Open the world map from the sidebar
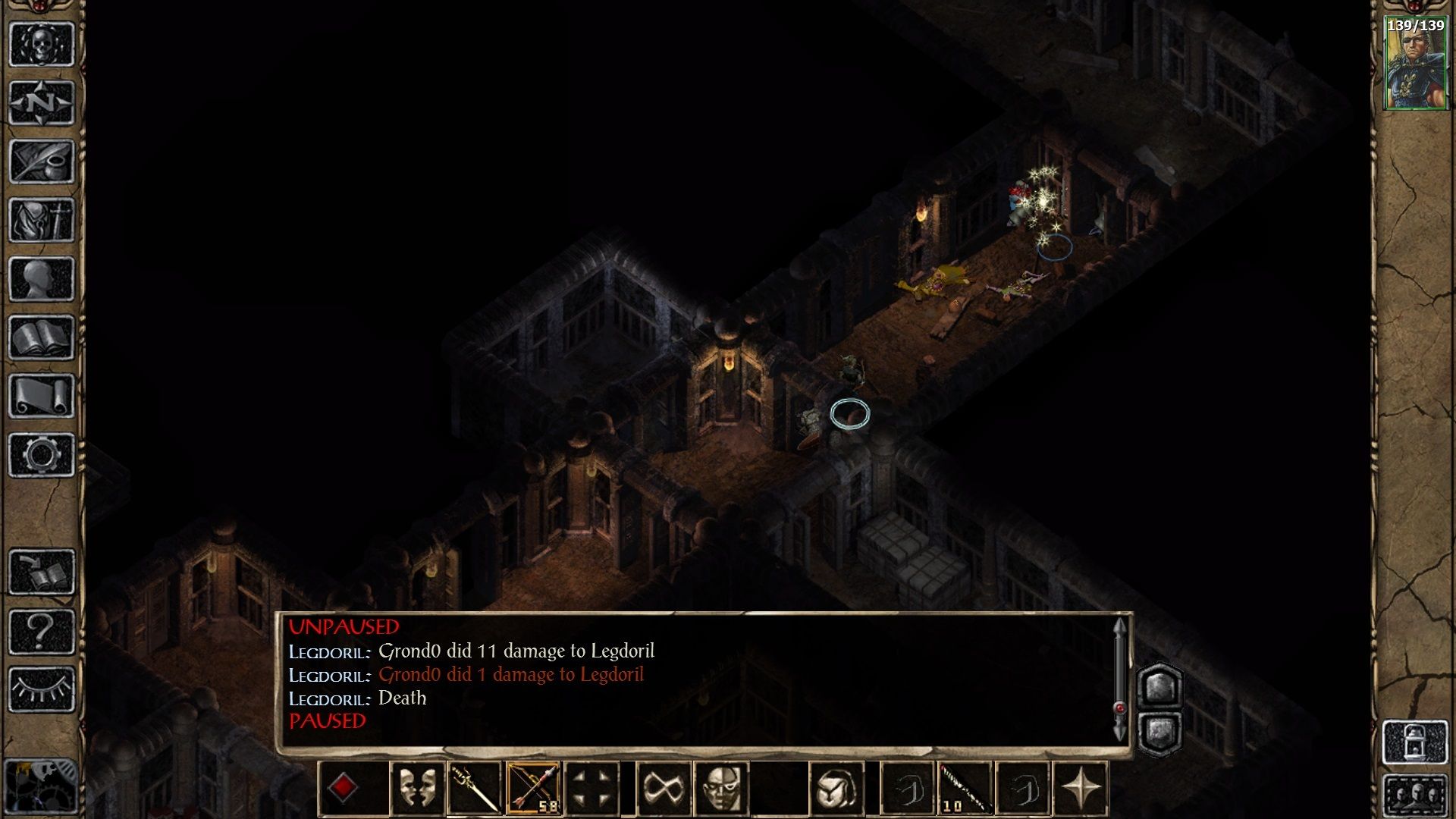The width and height of the screenshot is (1456, 819). (42, 101)
